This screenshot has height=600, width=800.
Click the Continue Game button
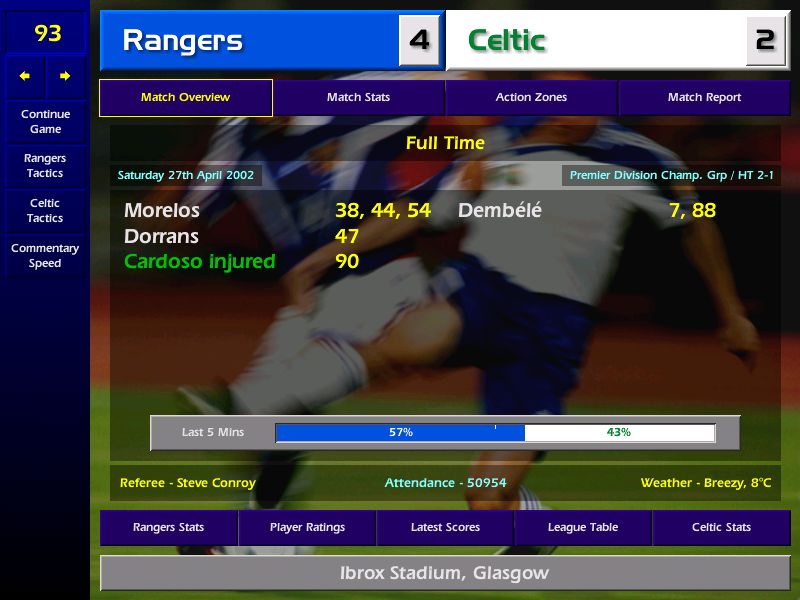tap(45, 121)
